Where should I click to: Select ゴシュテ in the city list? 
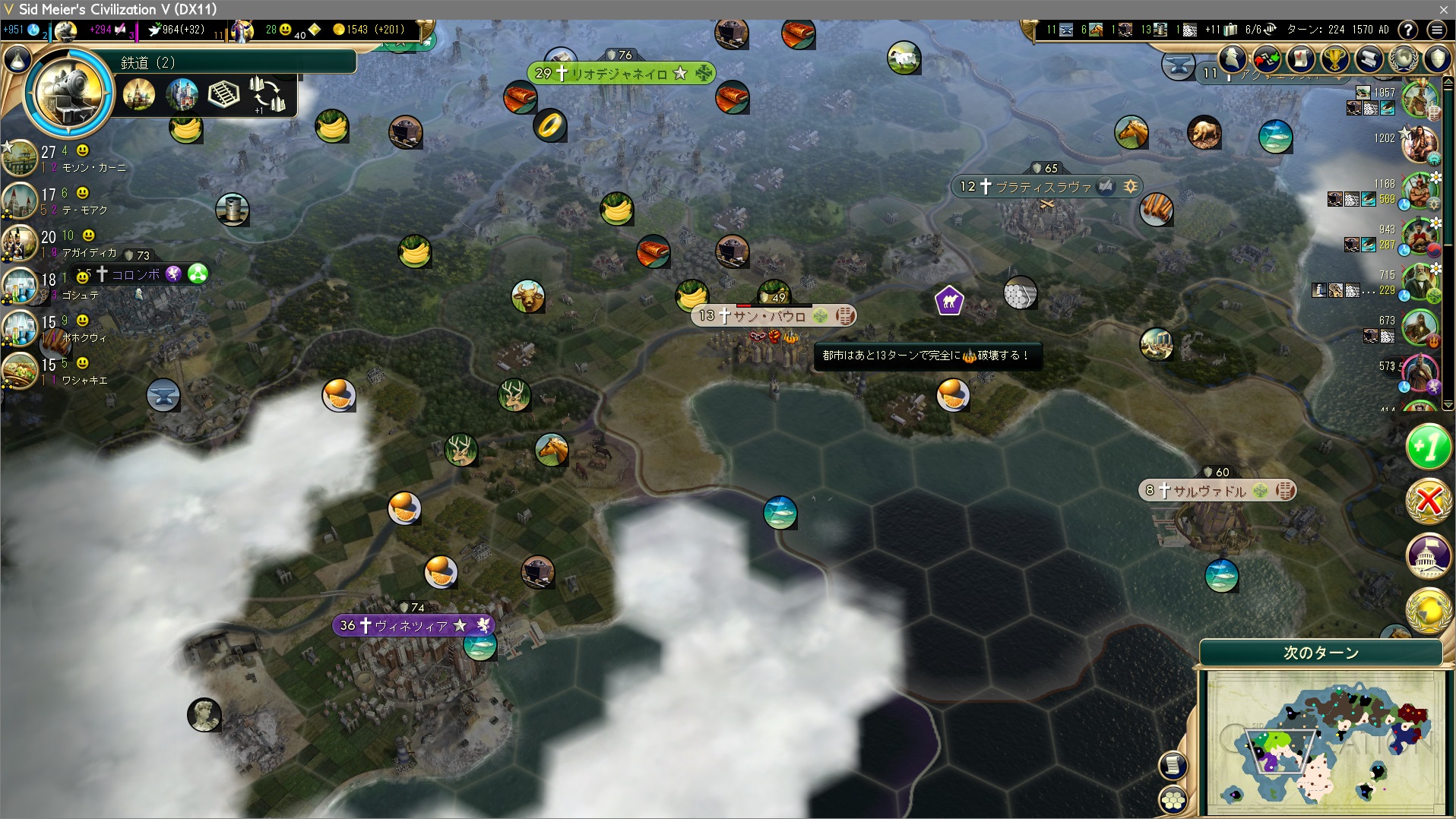click(81, 295)
